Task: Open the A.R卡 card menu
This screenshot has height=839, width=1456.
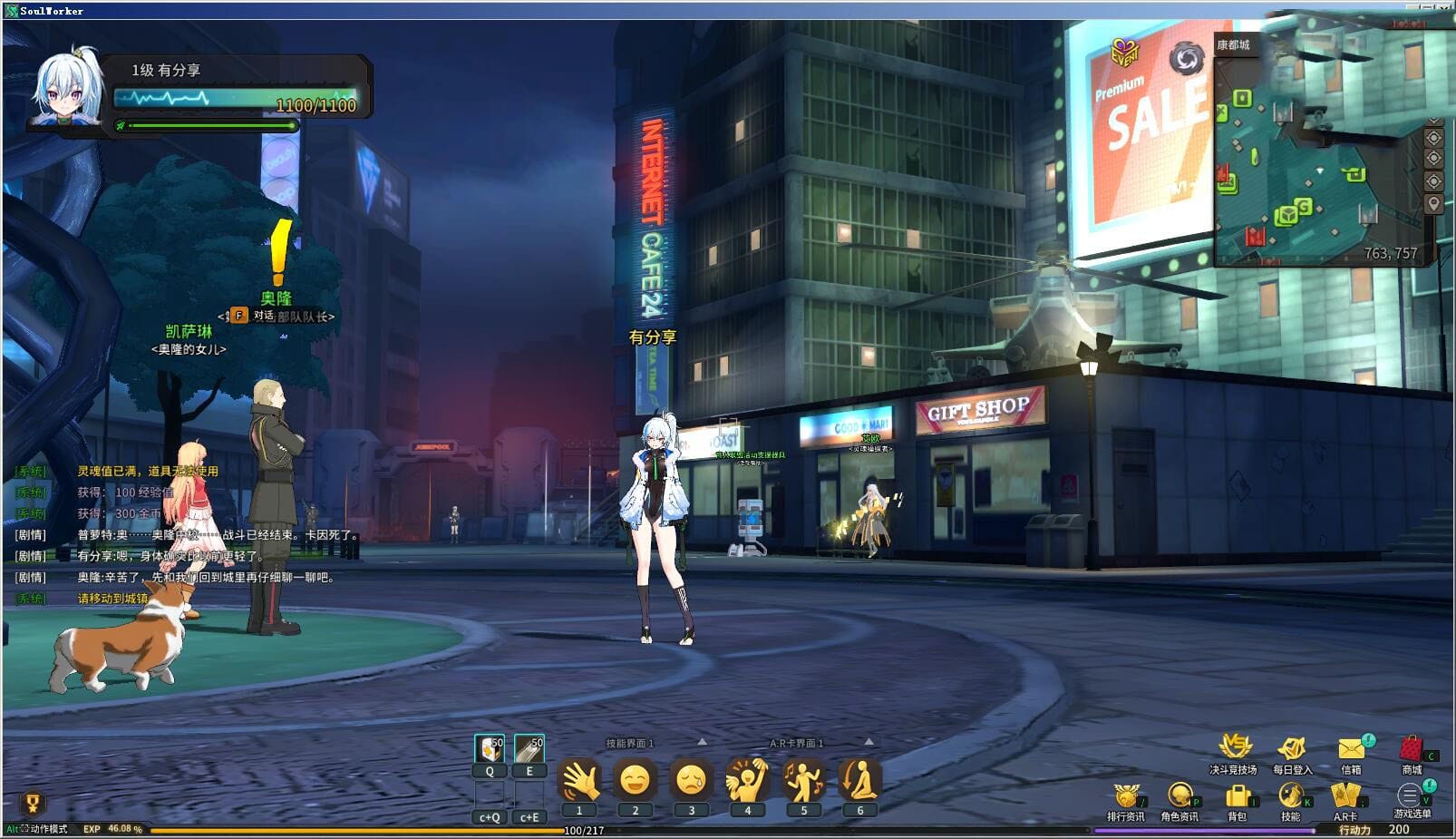Action: tap(1346, 796)
